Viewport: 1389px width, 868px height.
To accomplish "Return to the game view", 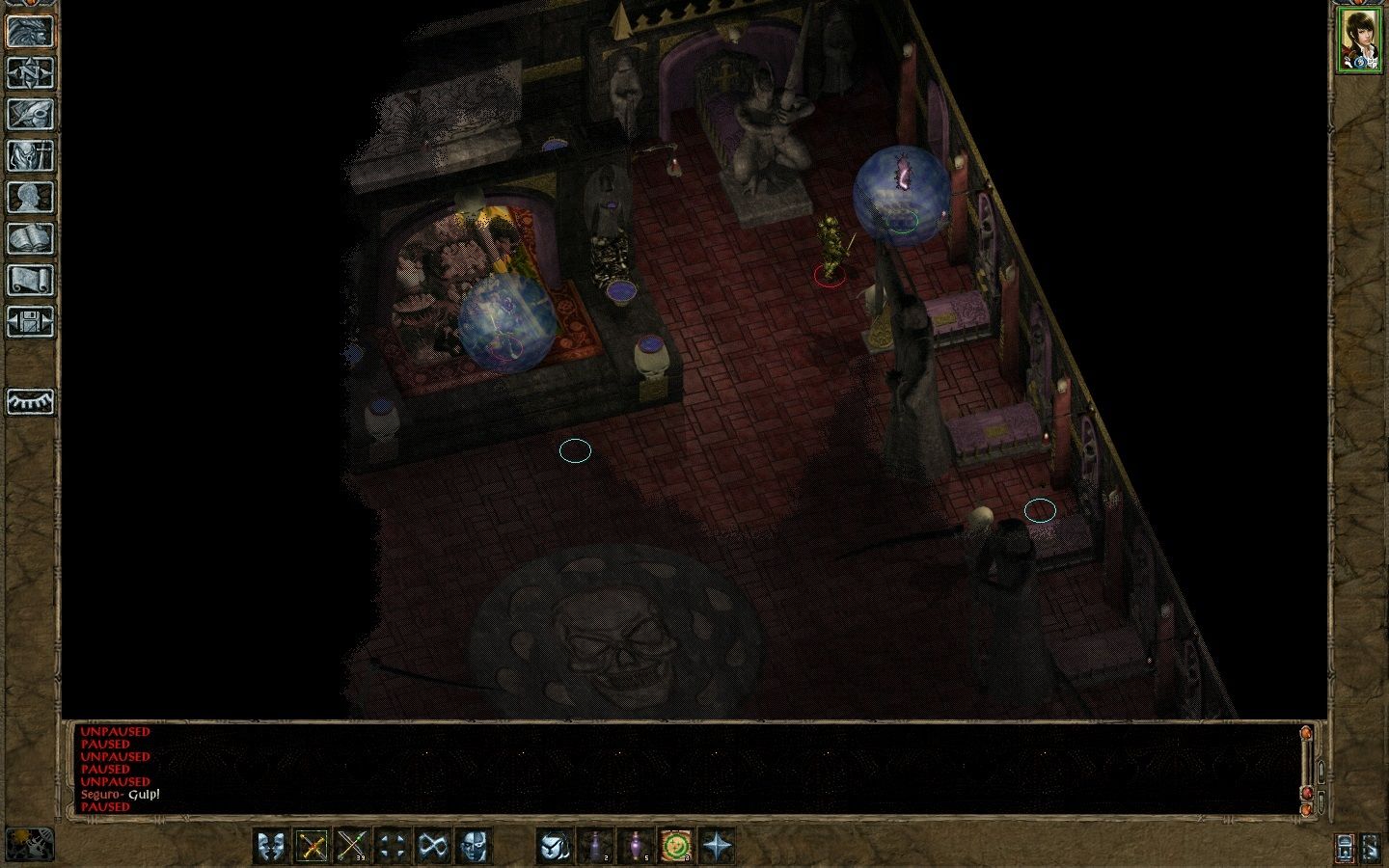I will click(32, 32).
